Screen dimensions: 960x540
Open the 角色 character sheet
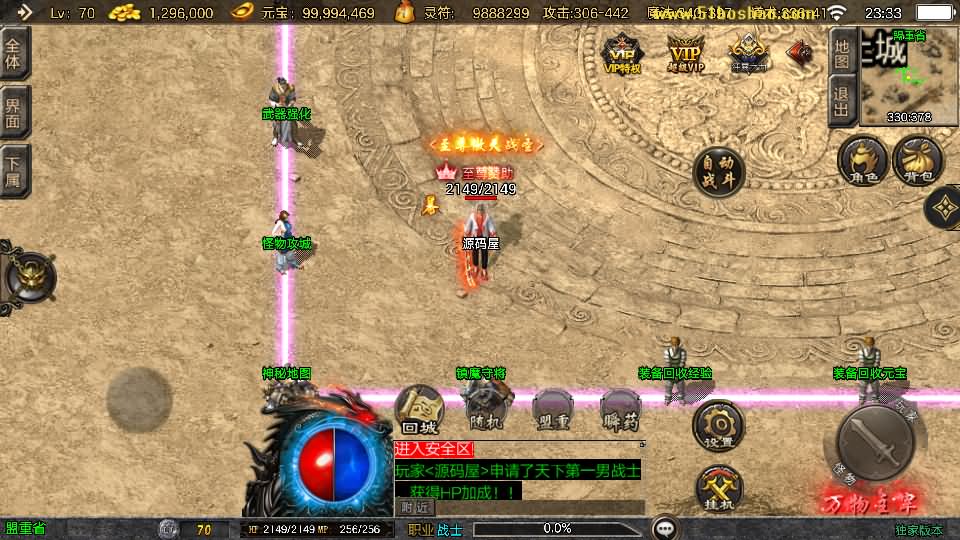point(862,161)
